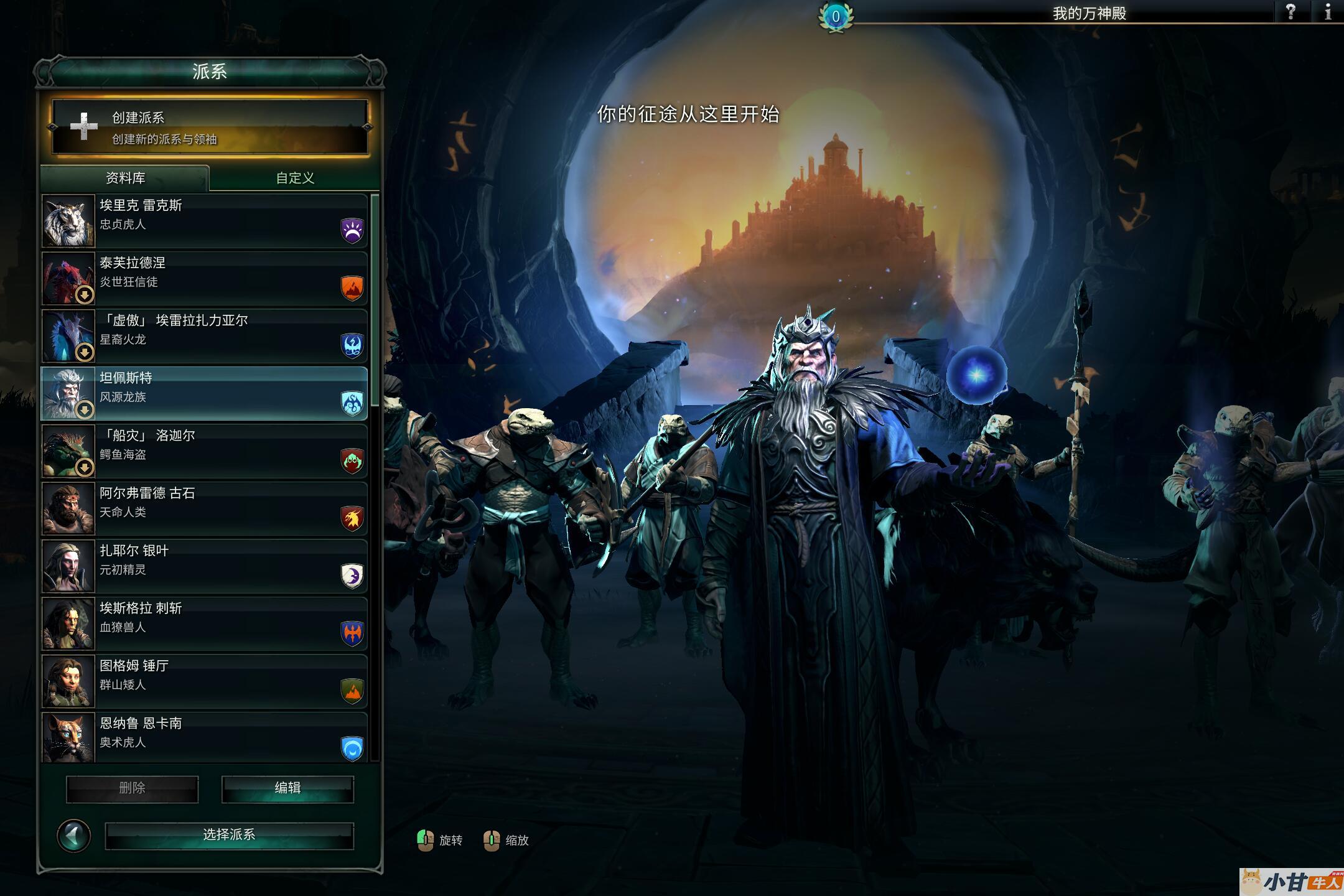The height and width of the screenshot is (896, 1344).
Task: Pick 「虚傲」埃雷拉扎力亚尔 from the list
Action: (205, 336)
